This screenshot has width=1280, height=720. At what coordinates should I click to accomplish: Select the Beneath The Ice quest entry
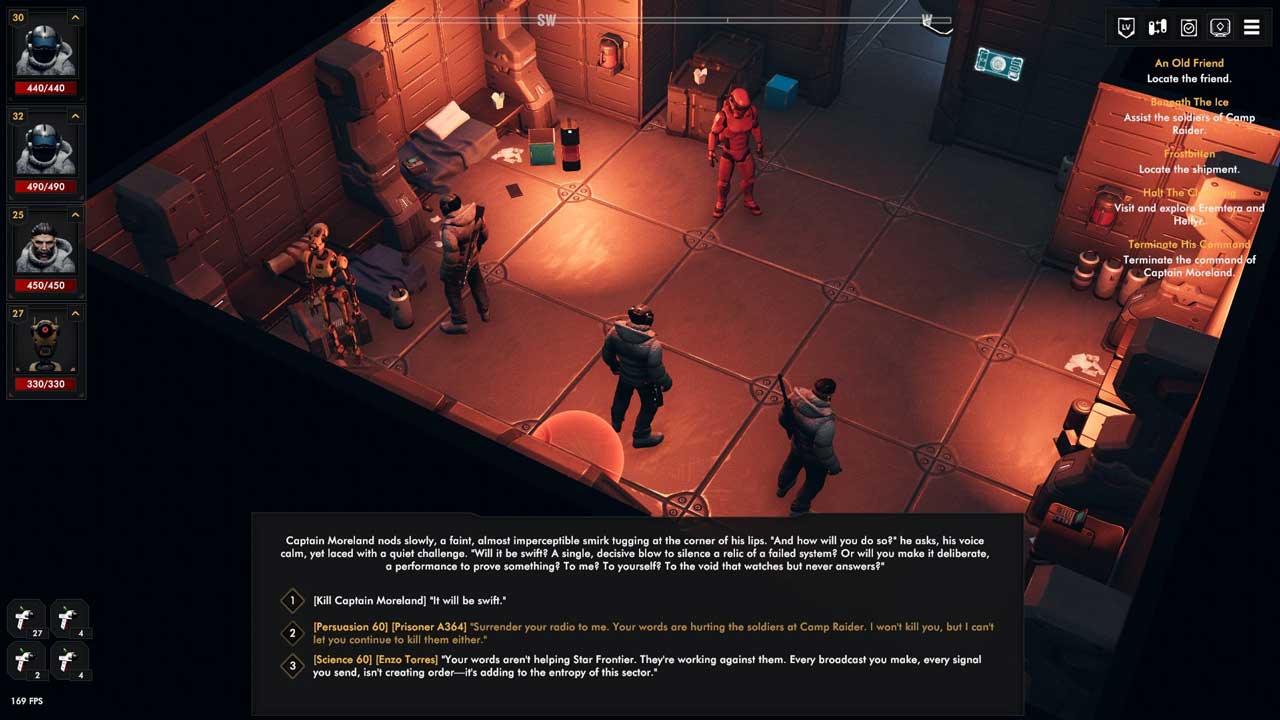click(1189, 102)
